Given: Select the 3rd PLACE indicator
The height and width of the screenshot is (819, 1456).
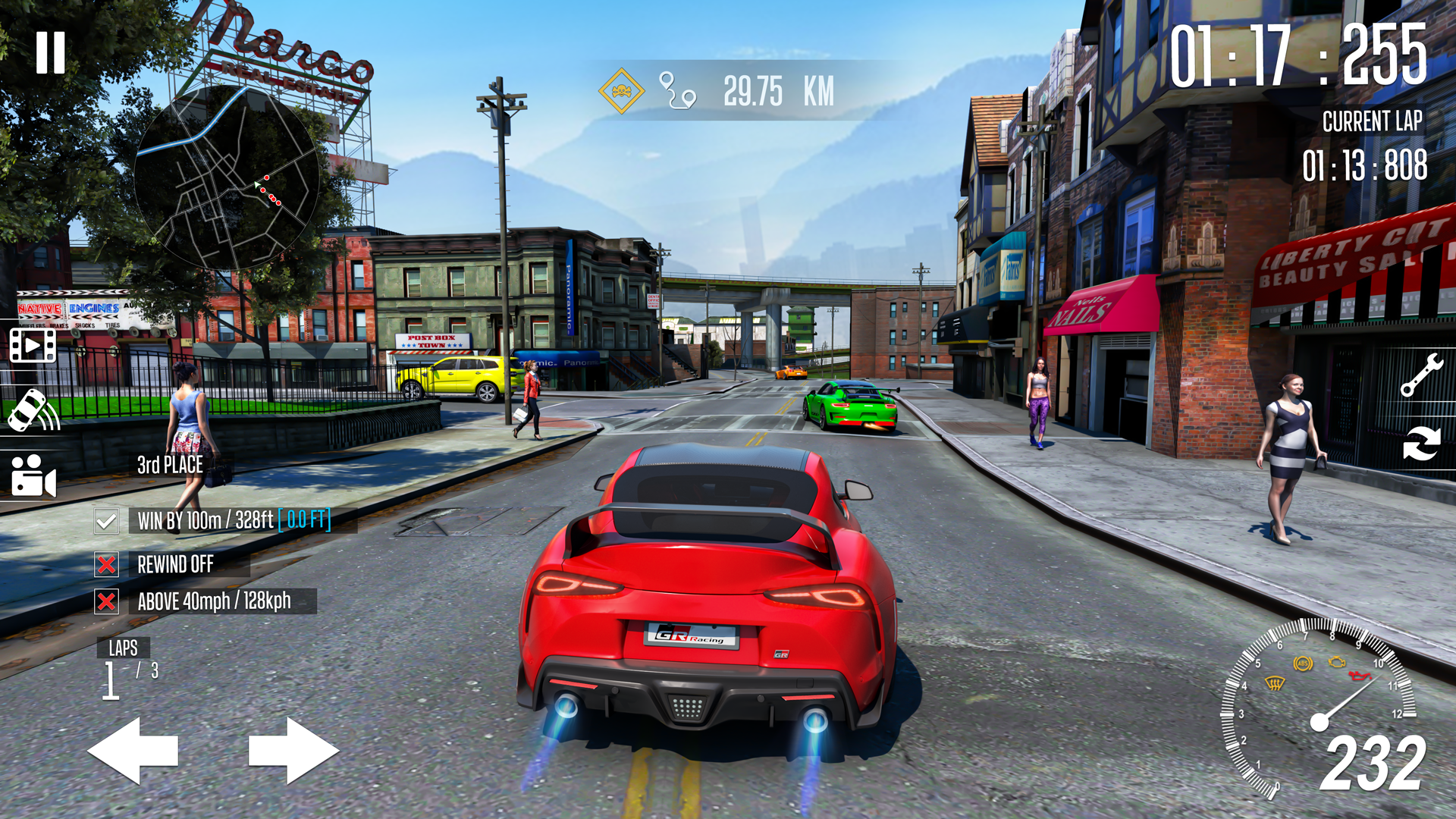Looking at the screenshot, I should click(x=168, y=466).
